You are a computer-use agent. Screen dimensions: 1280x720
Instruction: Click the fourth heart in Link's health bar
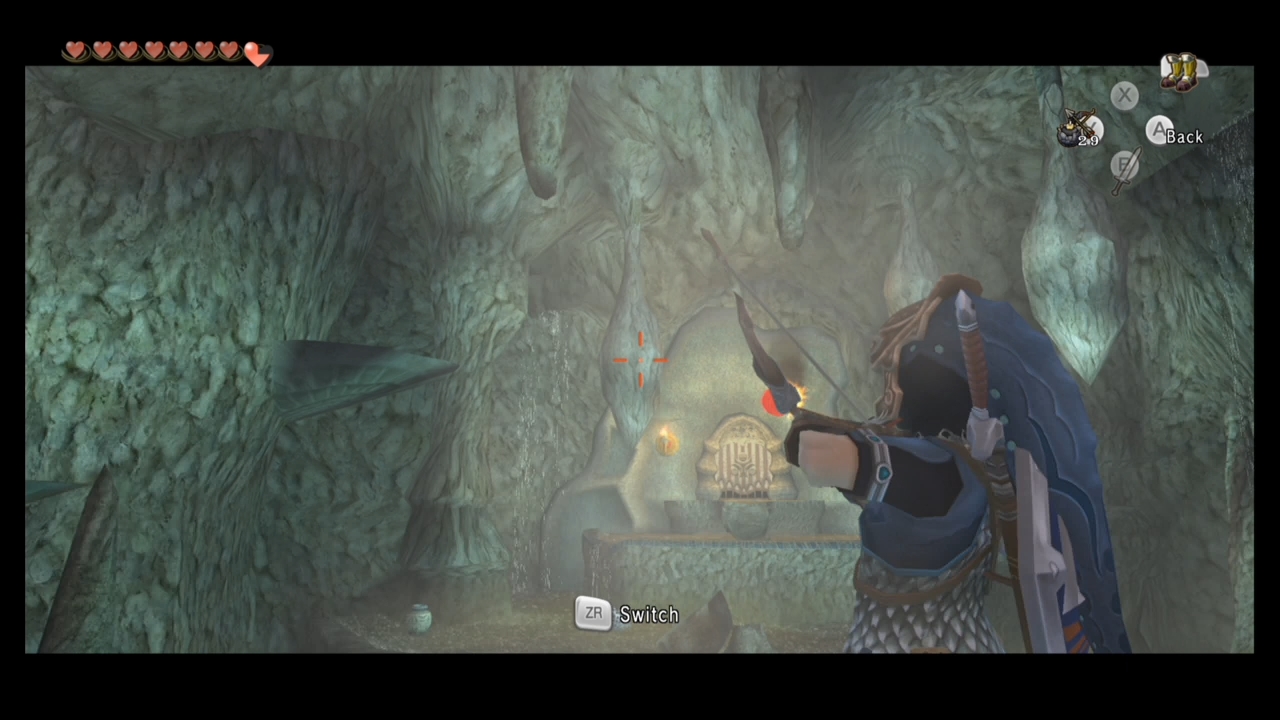tap(153, 49)
